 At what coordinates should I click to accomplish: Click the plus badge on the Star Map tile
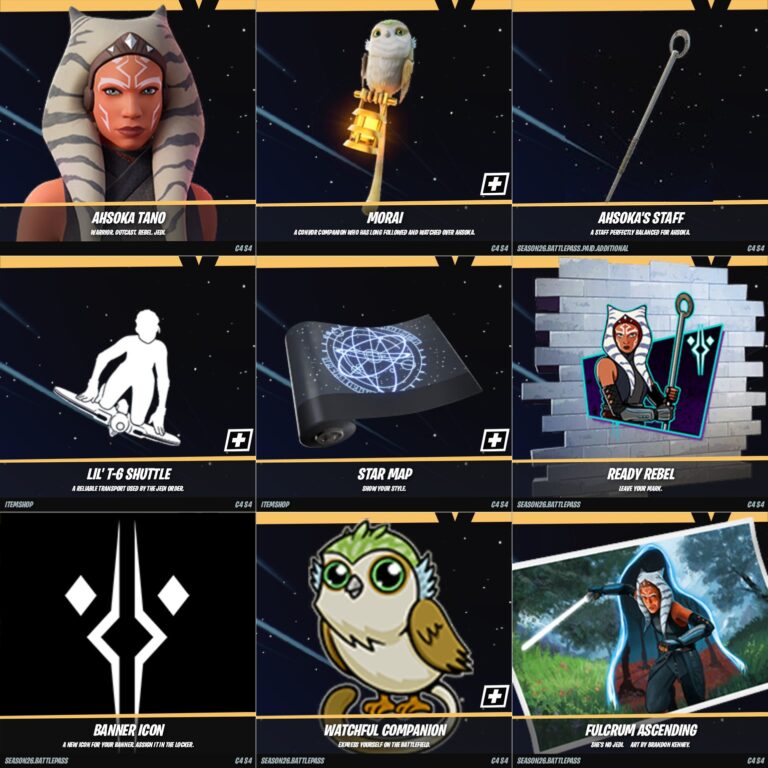coord(494,440)
